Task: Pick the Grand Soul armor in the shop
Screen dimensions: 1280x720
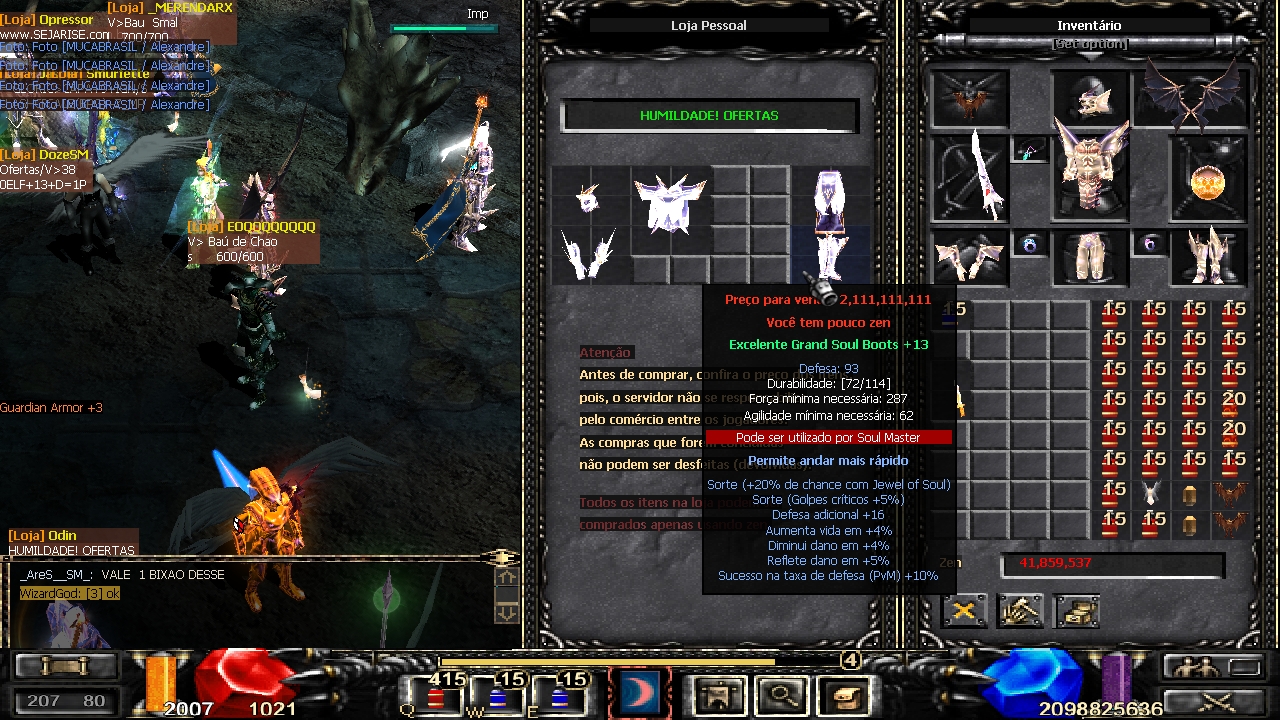Action: pyautogui.click(x=670, y=206)
